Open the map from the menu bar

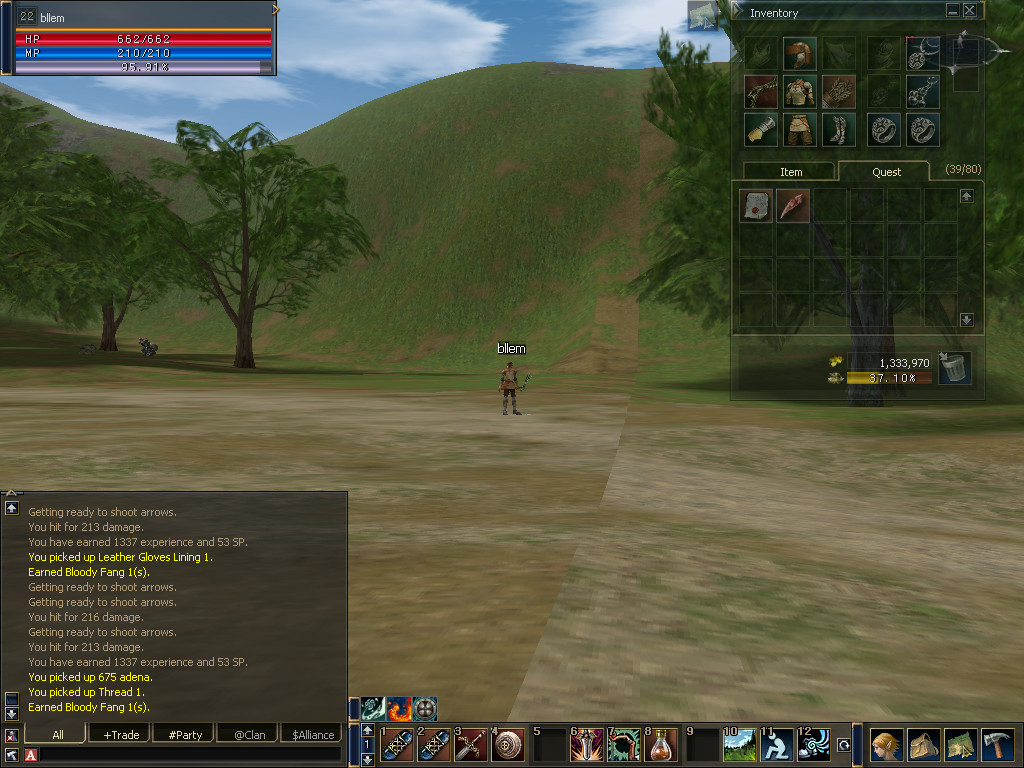click(x=960, y=745)
